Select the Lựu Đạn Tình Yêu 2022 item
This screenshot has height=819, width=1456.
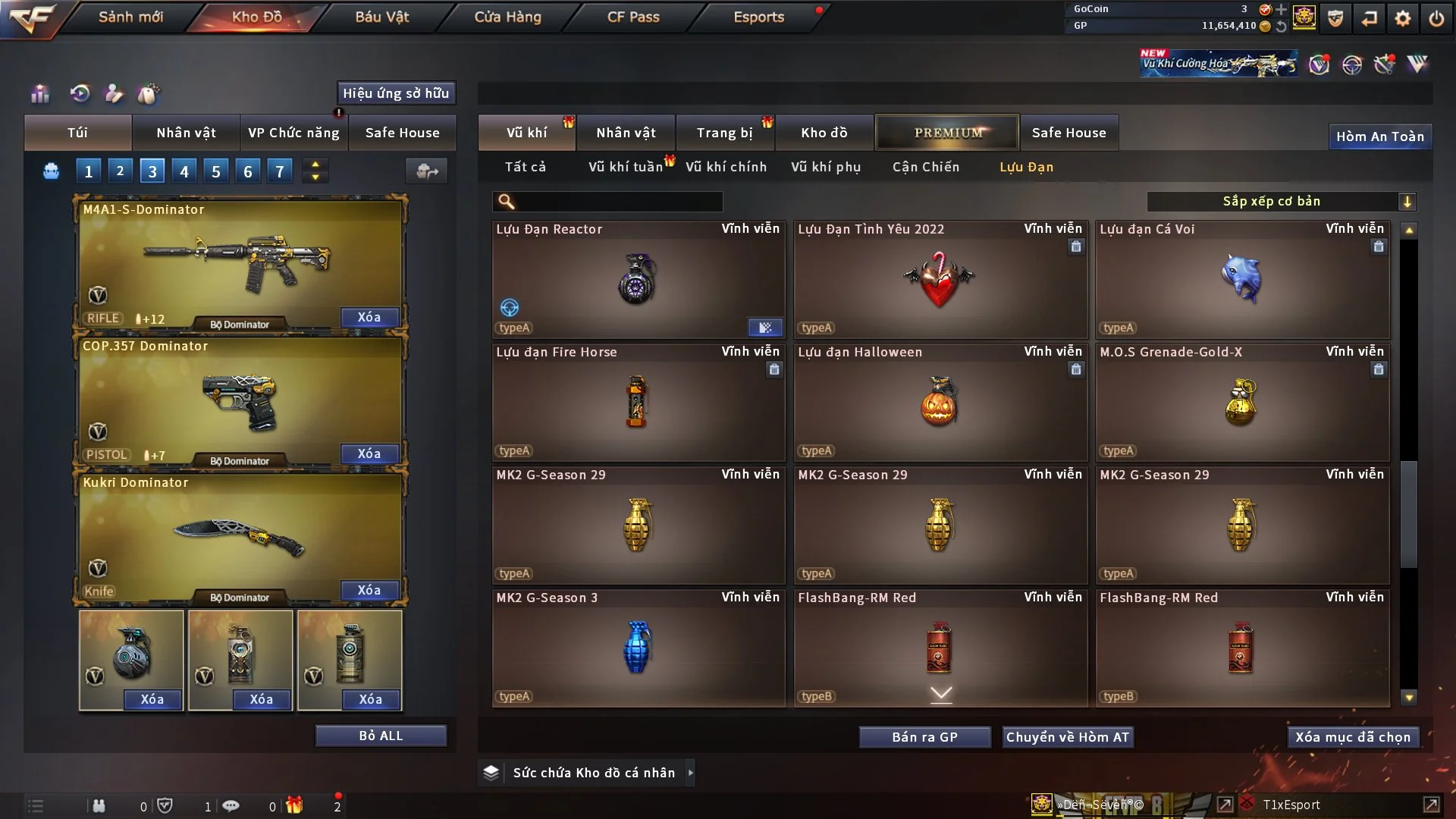[940, 279]
